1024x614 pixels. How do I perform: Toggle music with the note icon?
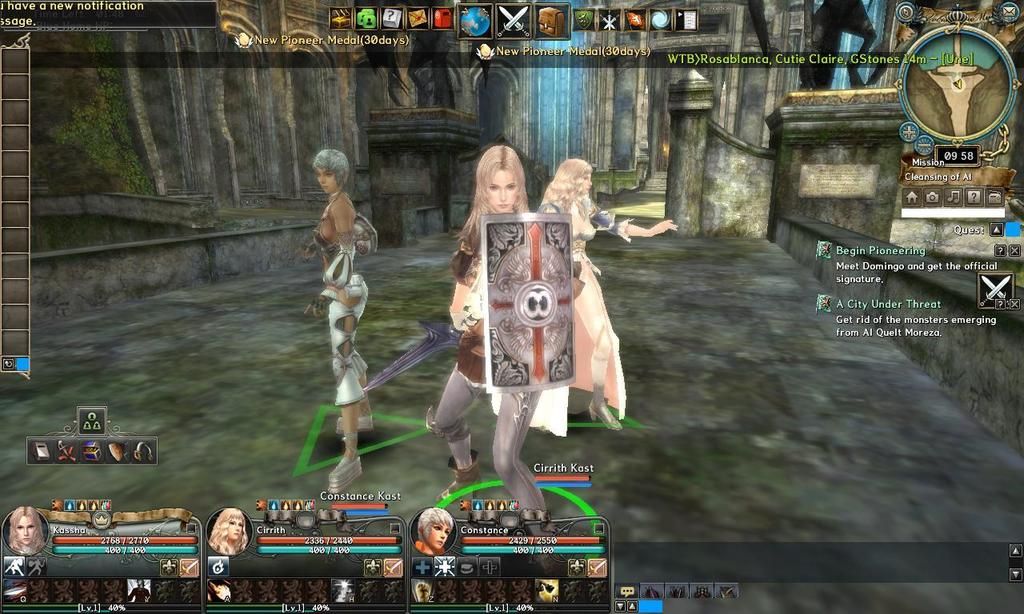[x=953, y=197]
